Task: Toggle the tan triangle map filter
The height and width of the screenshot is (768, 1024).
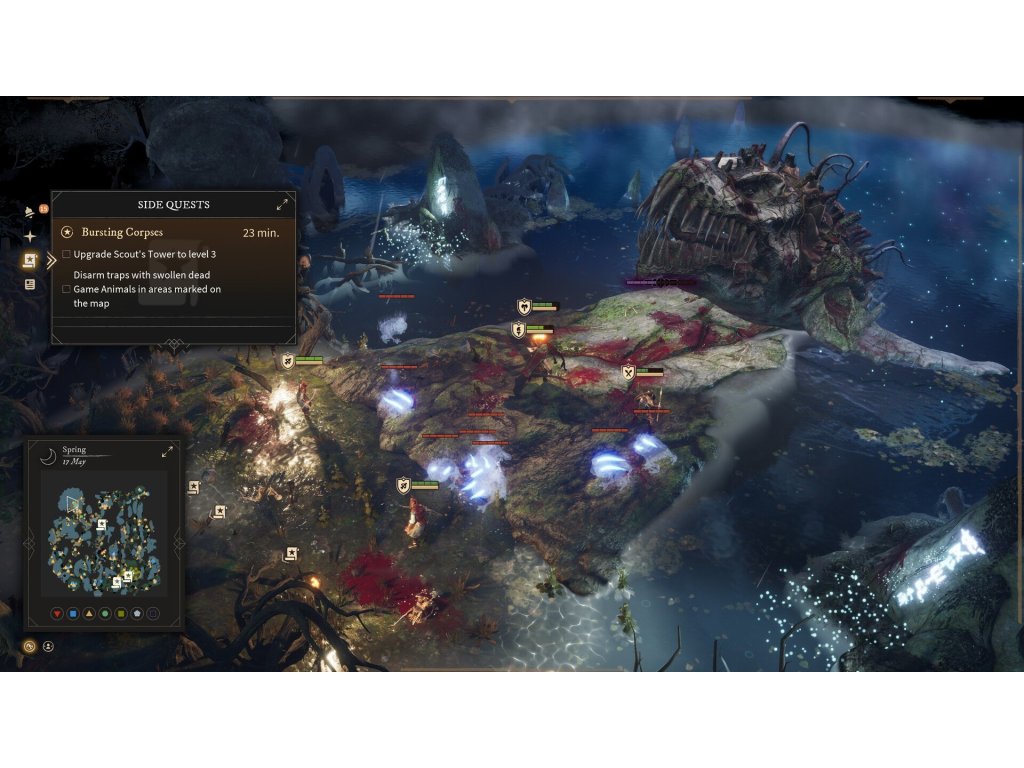Action: click(89, 613)
